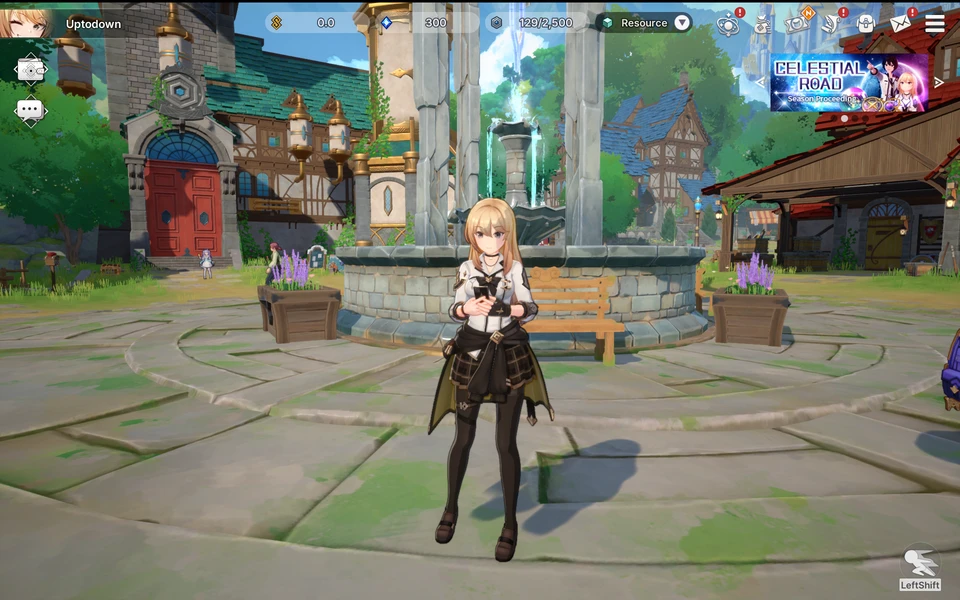Open the winged horn icon
960x600 pixels.
coord(831,24)
